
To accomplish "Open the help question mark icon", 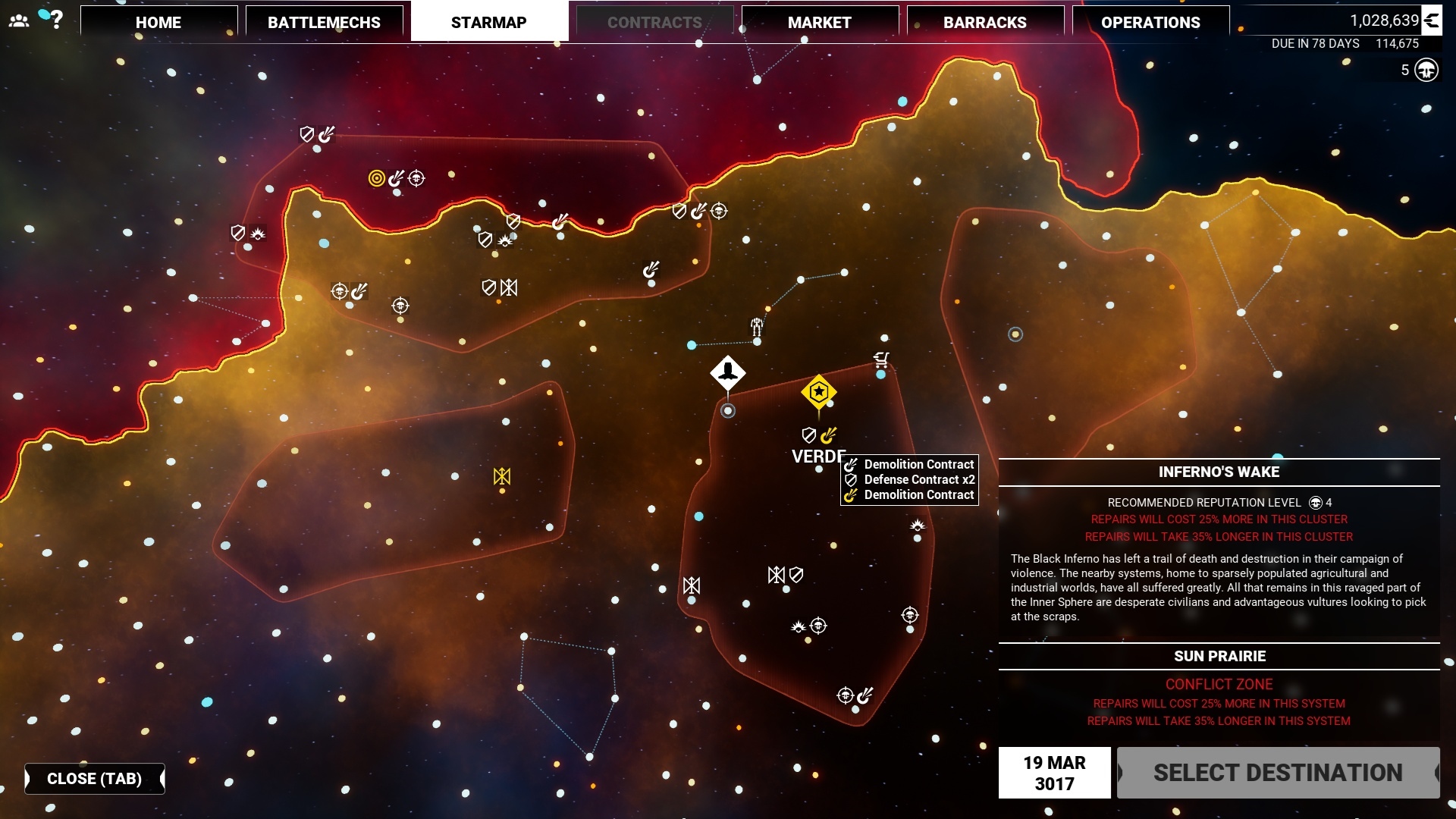I will click(x=56, y=20).
